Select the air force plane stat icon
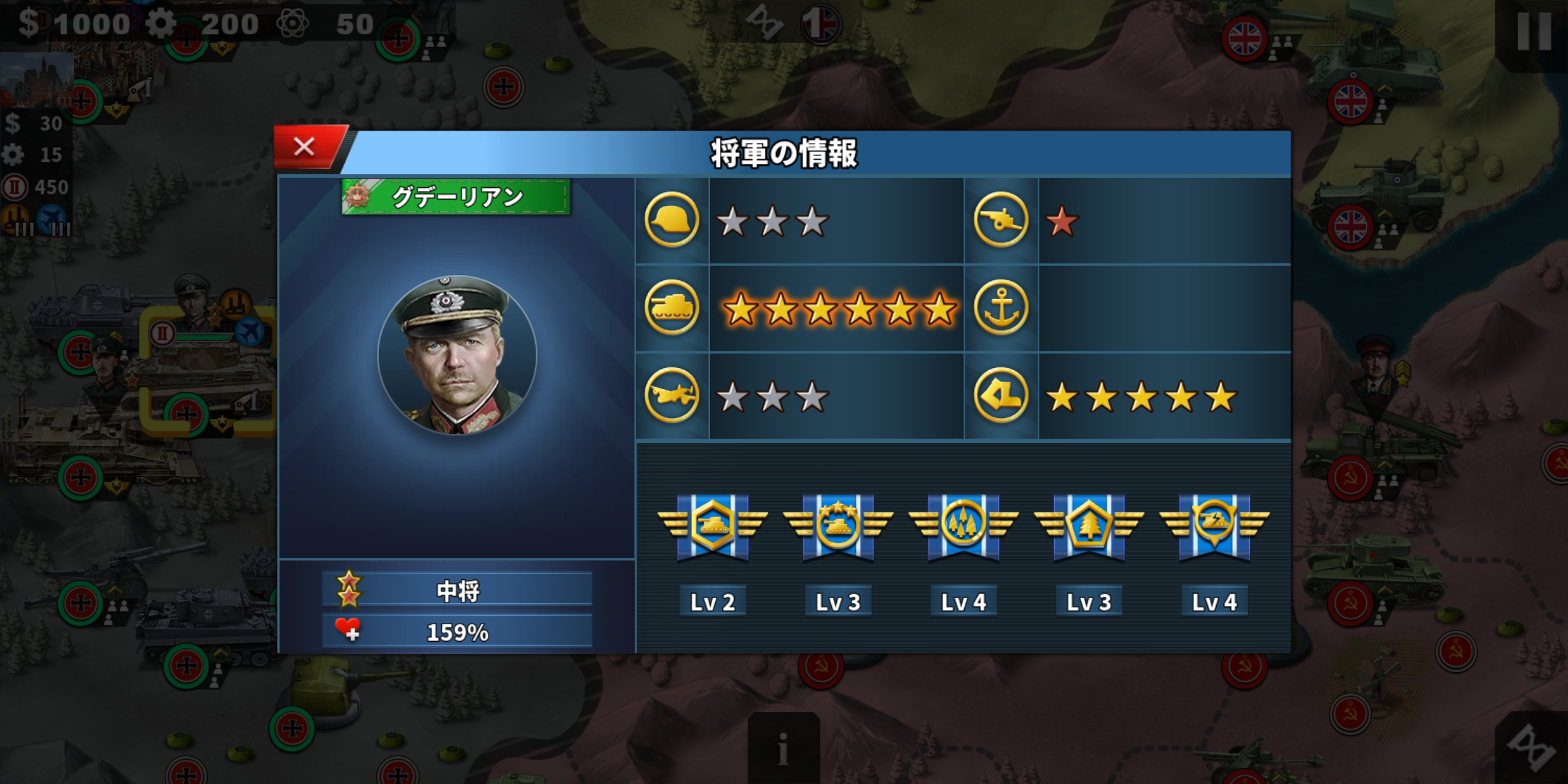The width and height of the screenshot is (1568, 784). click(671, 396)
